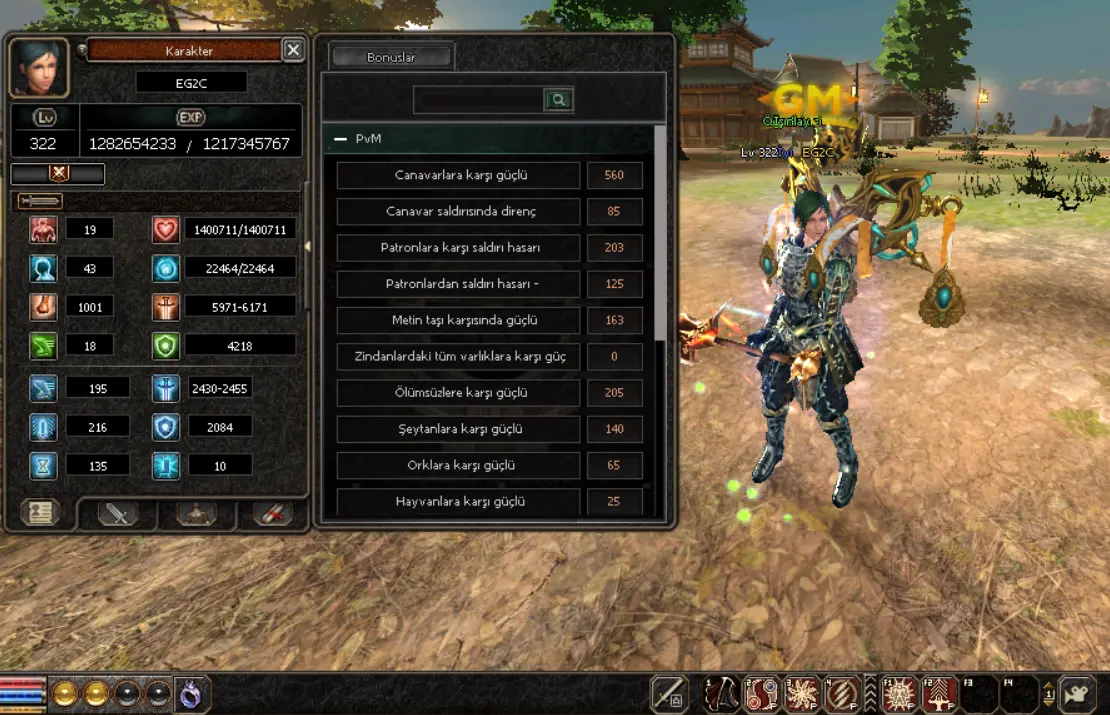Screen dimensions: 1110x715
Task: Open the red scroll quest tab
Action: 272,513
